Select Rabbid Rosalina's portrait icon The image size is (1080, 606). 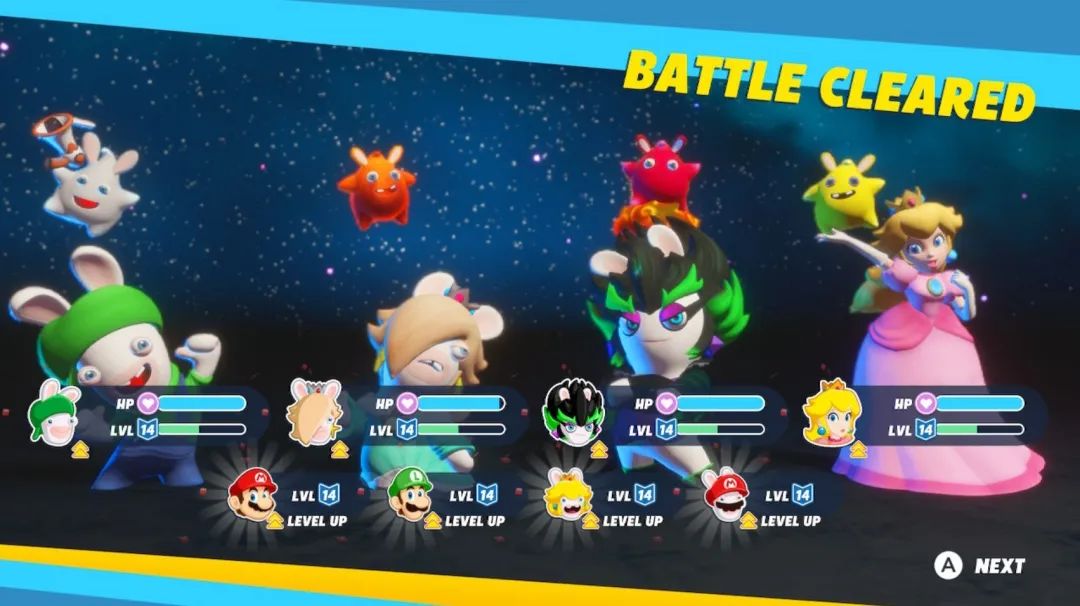314,411
